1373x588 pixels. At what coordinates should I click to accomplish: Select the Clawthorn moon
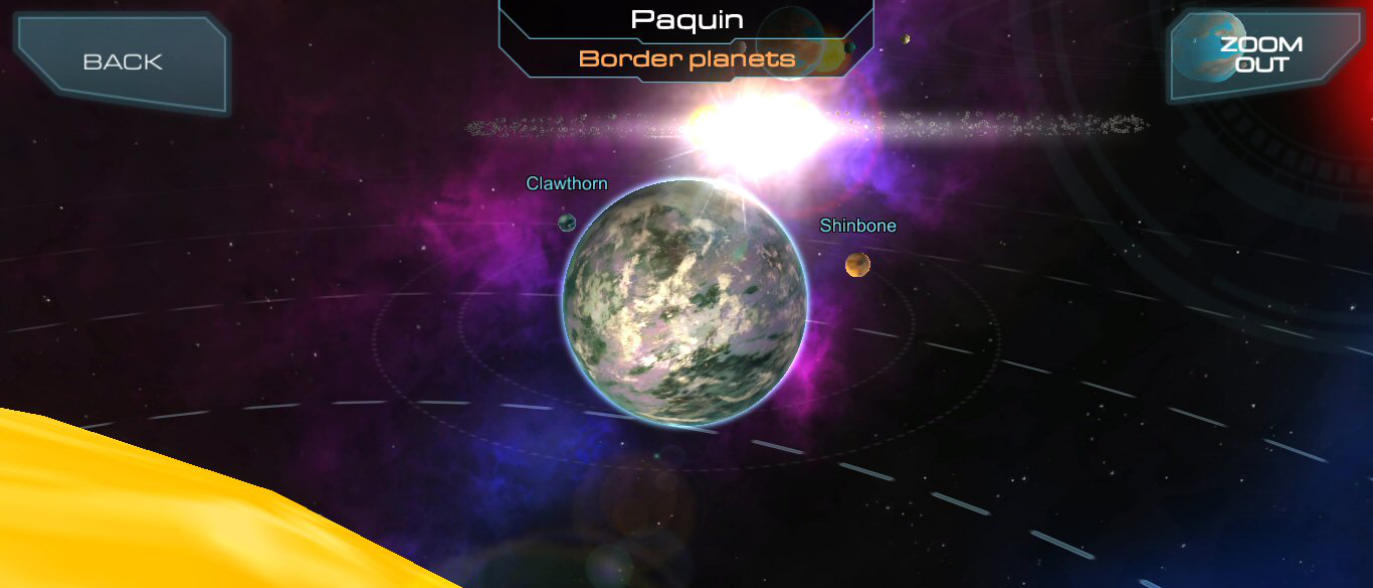(x=567, y=222)
